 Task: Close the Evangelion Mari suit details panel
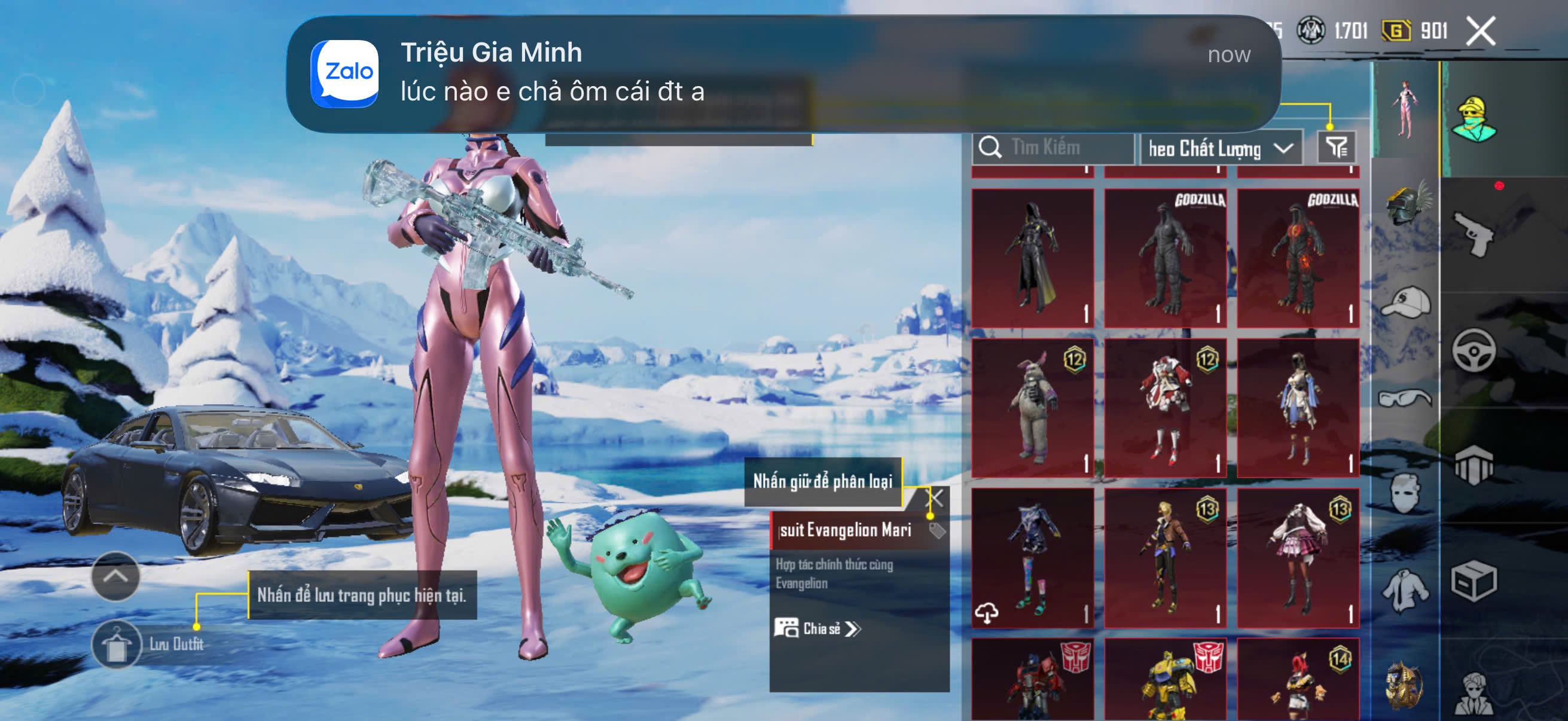point(934,499)
